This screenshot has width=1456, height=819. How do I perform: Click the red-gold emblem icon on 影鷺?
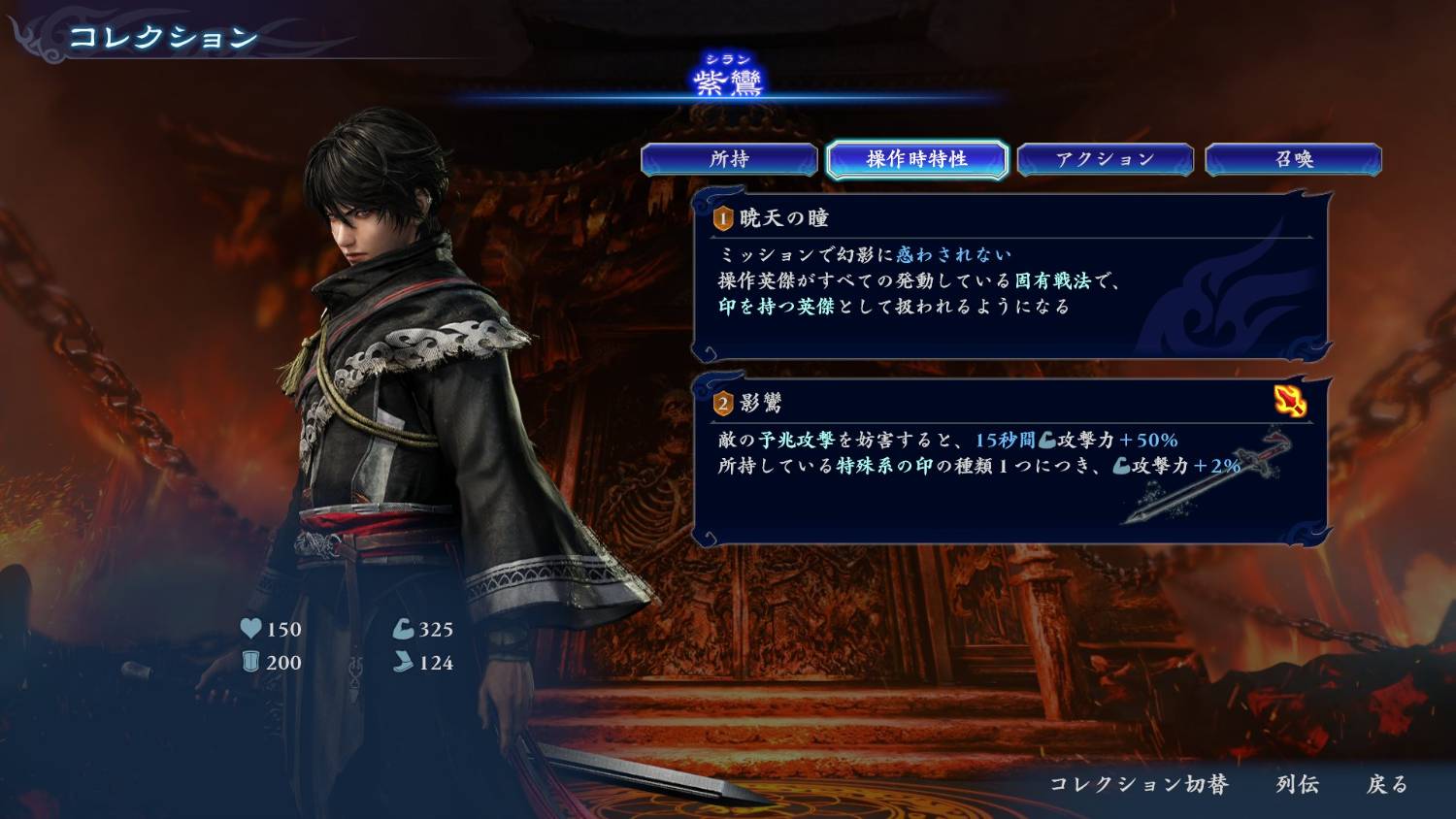point(1290,401)
